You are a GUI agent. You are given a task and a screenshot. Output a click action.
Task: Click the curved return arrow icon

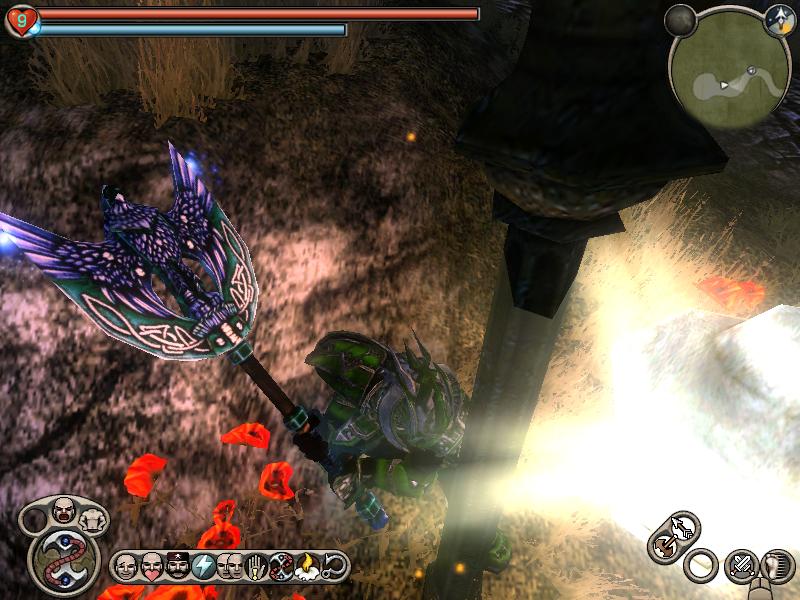[335, 566]
